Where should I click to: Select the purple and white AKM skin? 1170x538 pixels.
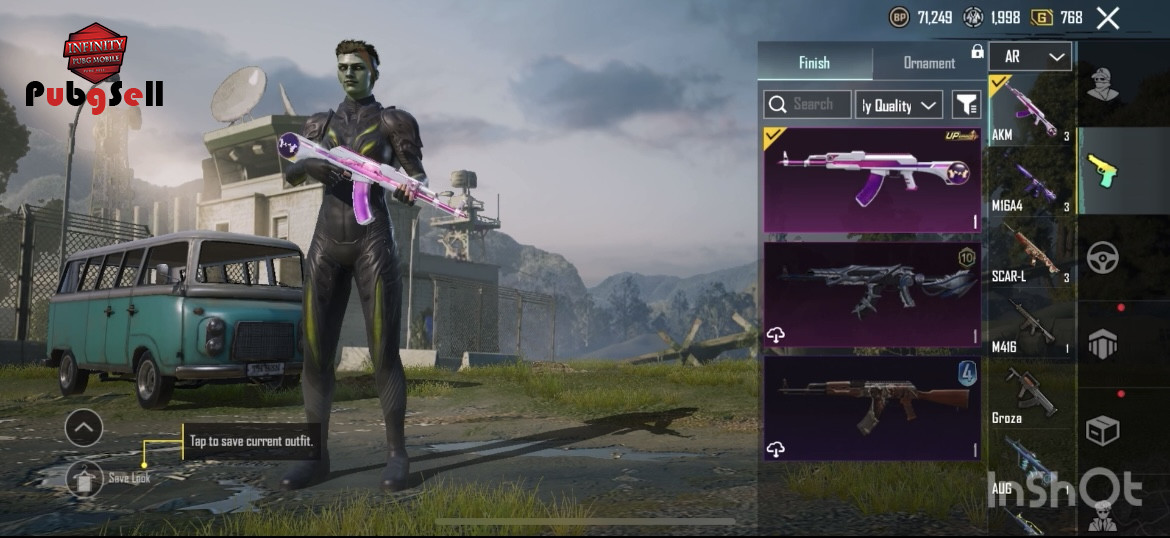pyautogui.click(x=871, y=180)
